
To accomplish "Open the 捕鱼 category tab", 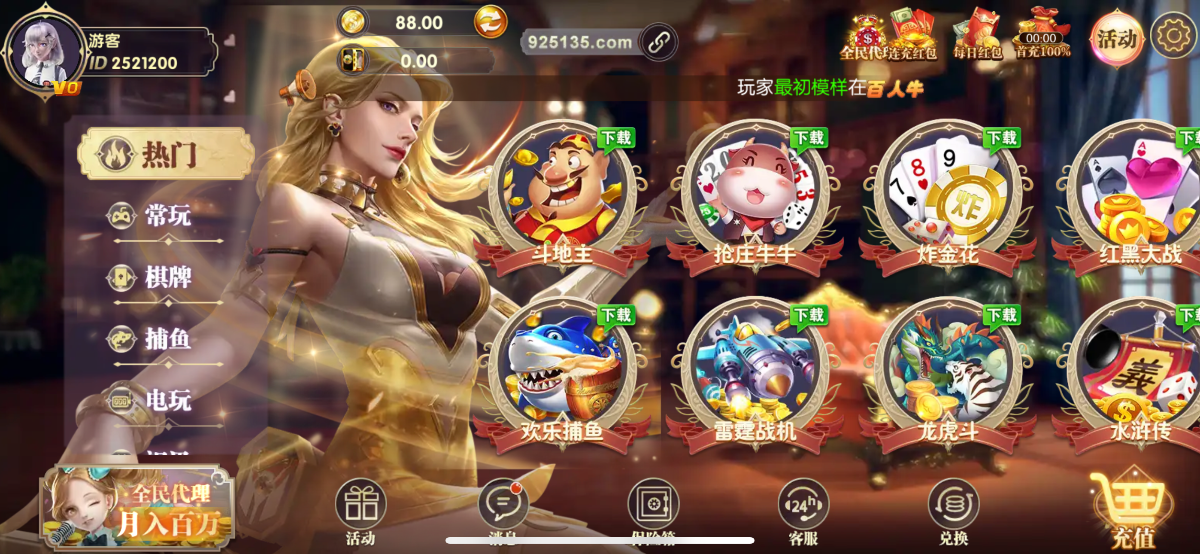I will 166,339.
